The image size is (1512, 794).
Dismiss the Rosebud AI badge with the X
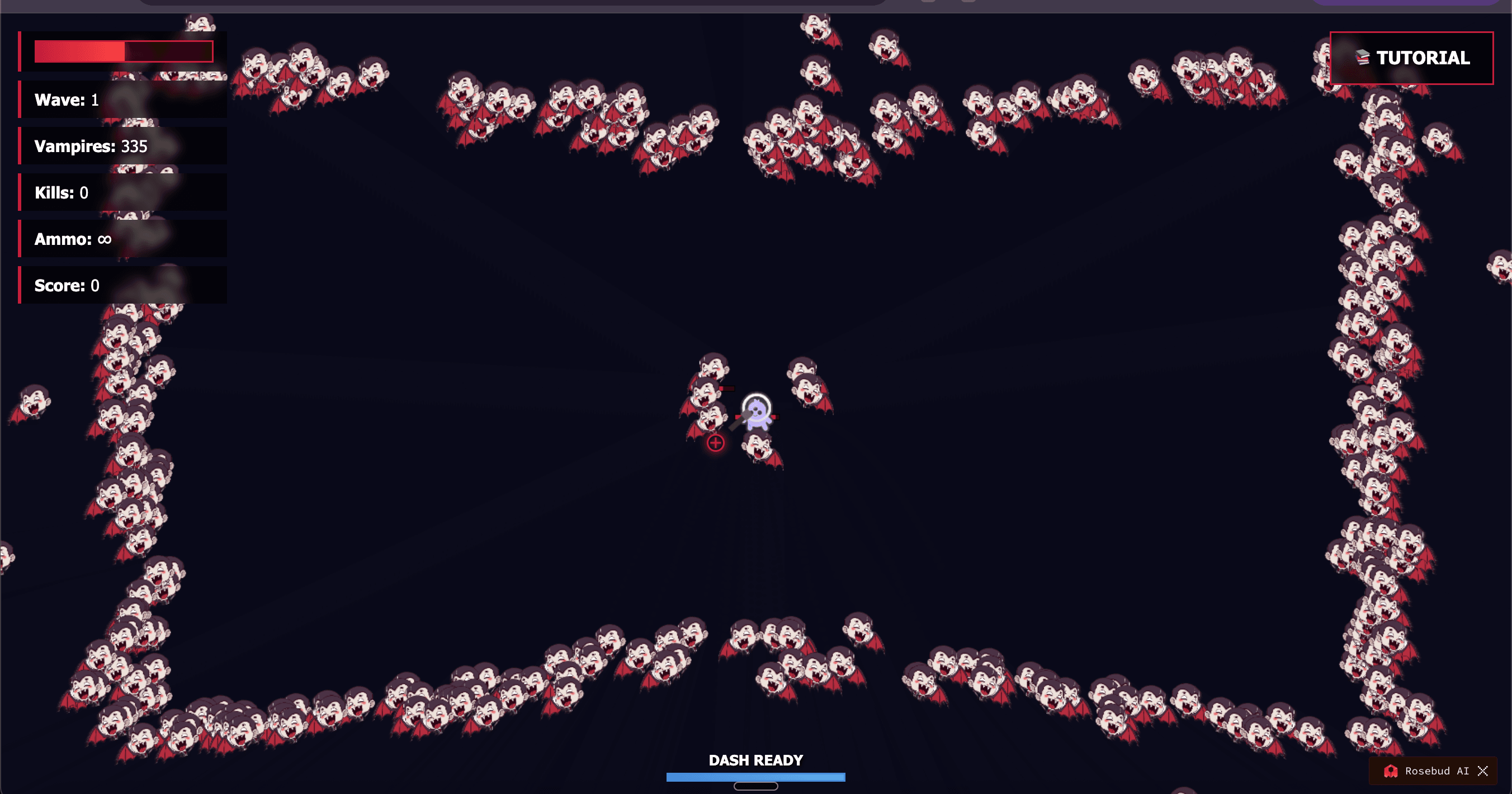coord(1484,771)
